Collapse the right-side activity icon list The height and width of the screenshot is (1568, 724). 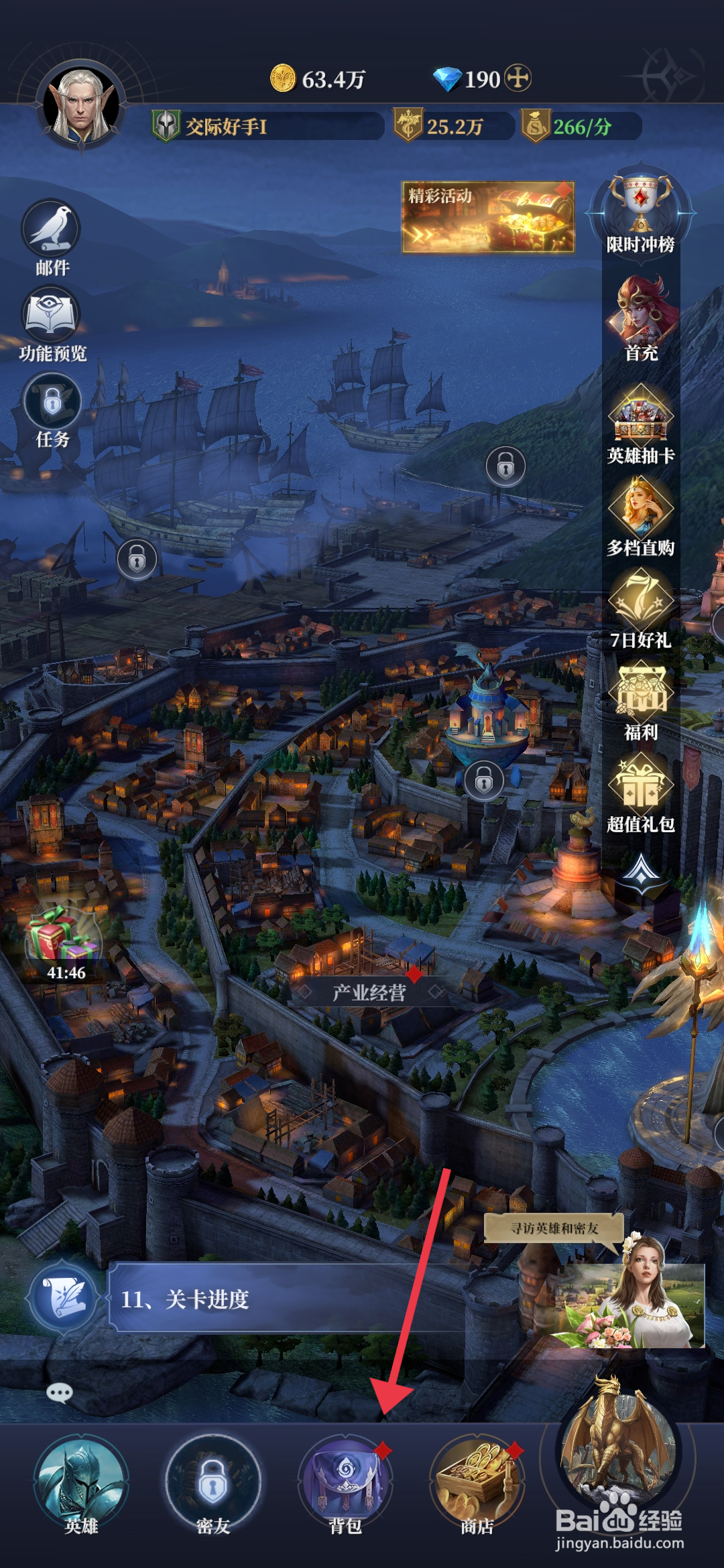[642, 870]
